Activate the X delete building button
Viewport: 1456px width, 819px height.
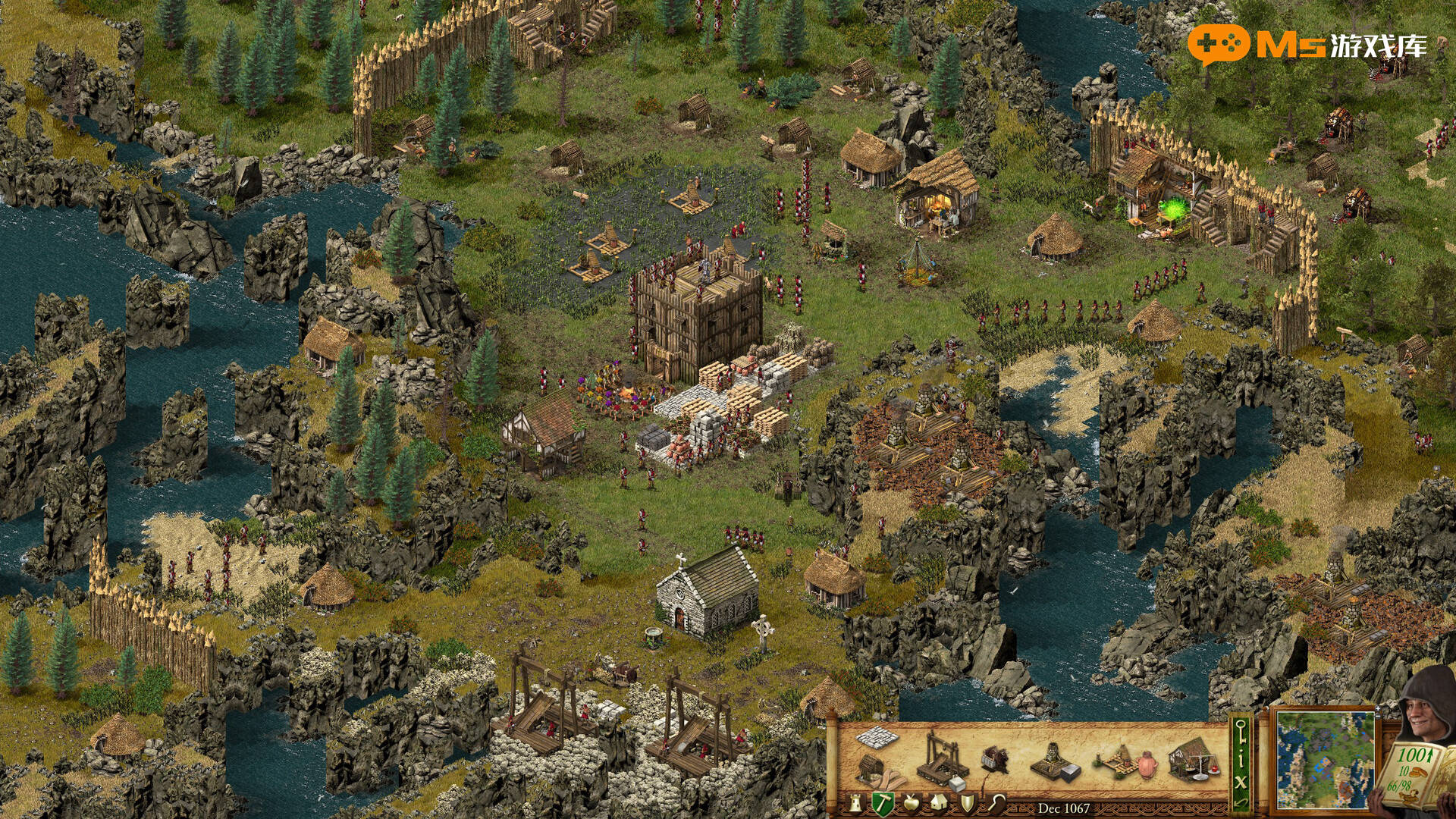click(x=1241, y=780)
